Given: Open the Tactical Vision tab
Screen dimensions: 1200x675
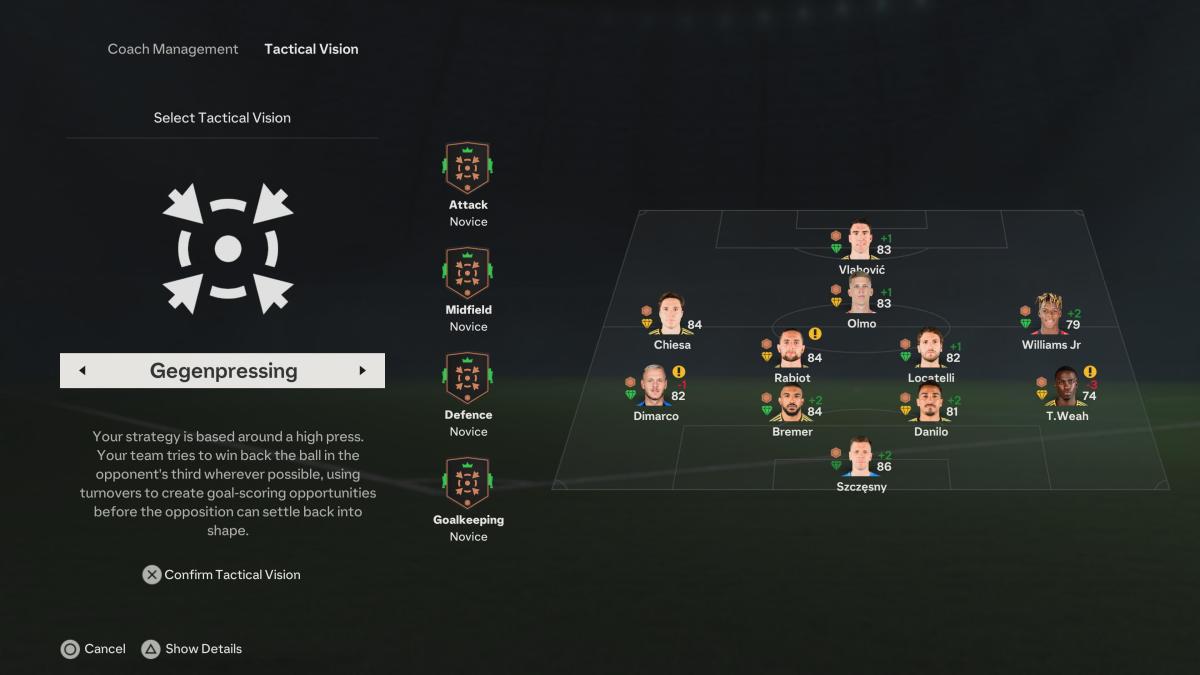Looking at the screenshot, I should [311, 49].
